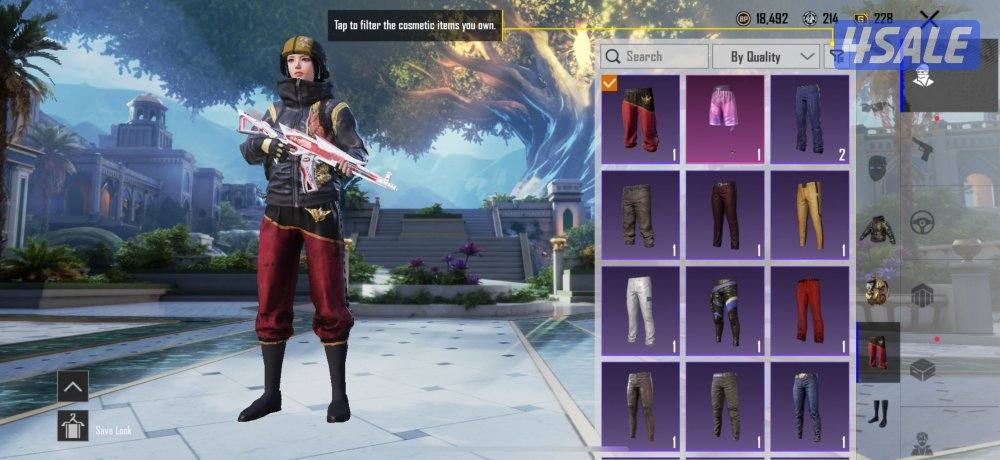
Task: Close the inventory with the X button
Action: pos(929,18)
